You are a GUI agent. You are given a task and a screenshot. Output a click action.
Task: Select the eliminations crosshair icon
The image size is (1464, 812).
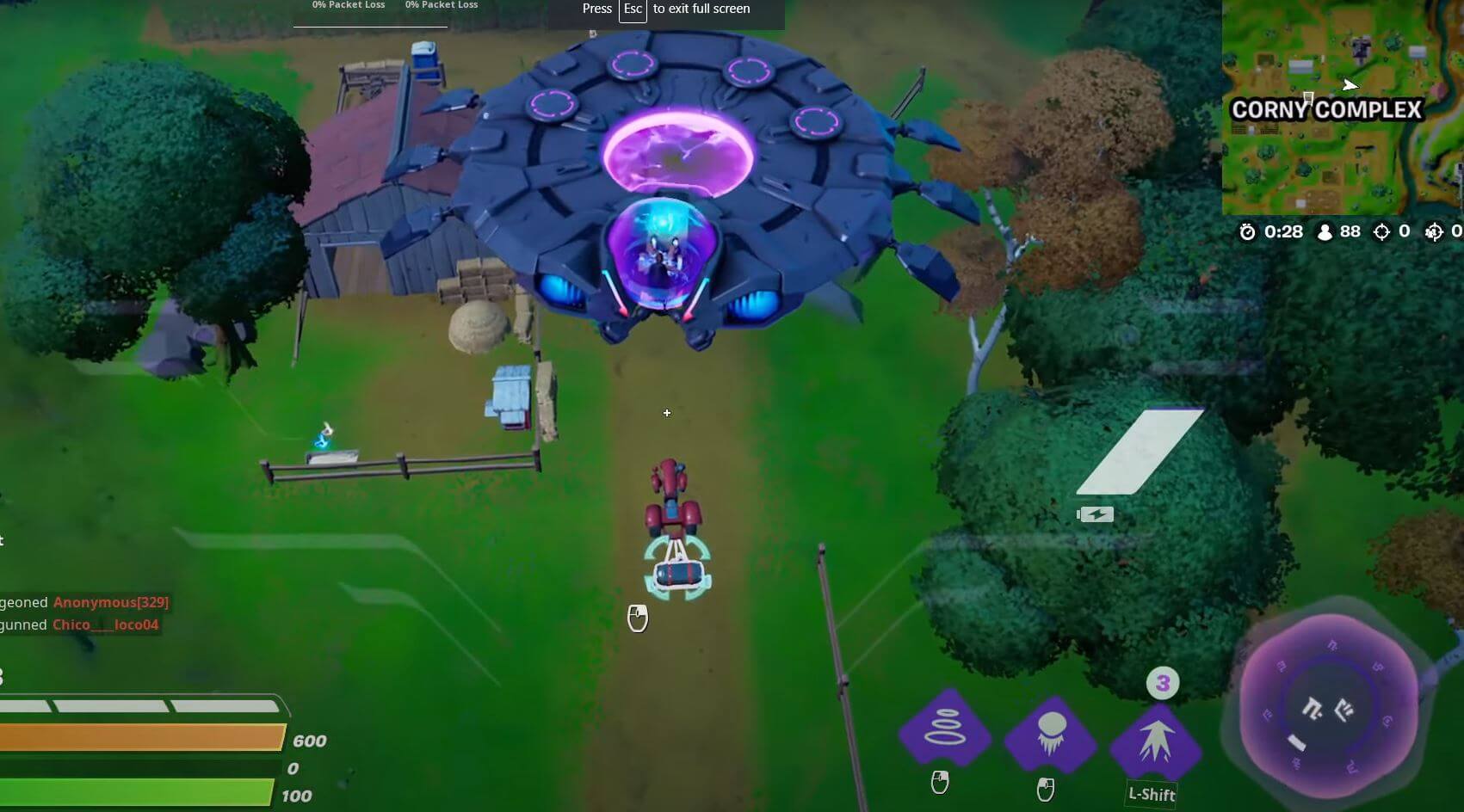coord(1382,231)
